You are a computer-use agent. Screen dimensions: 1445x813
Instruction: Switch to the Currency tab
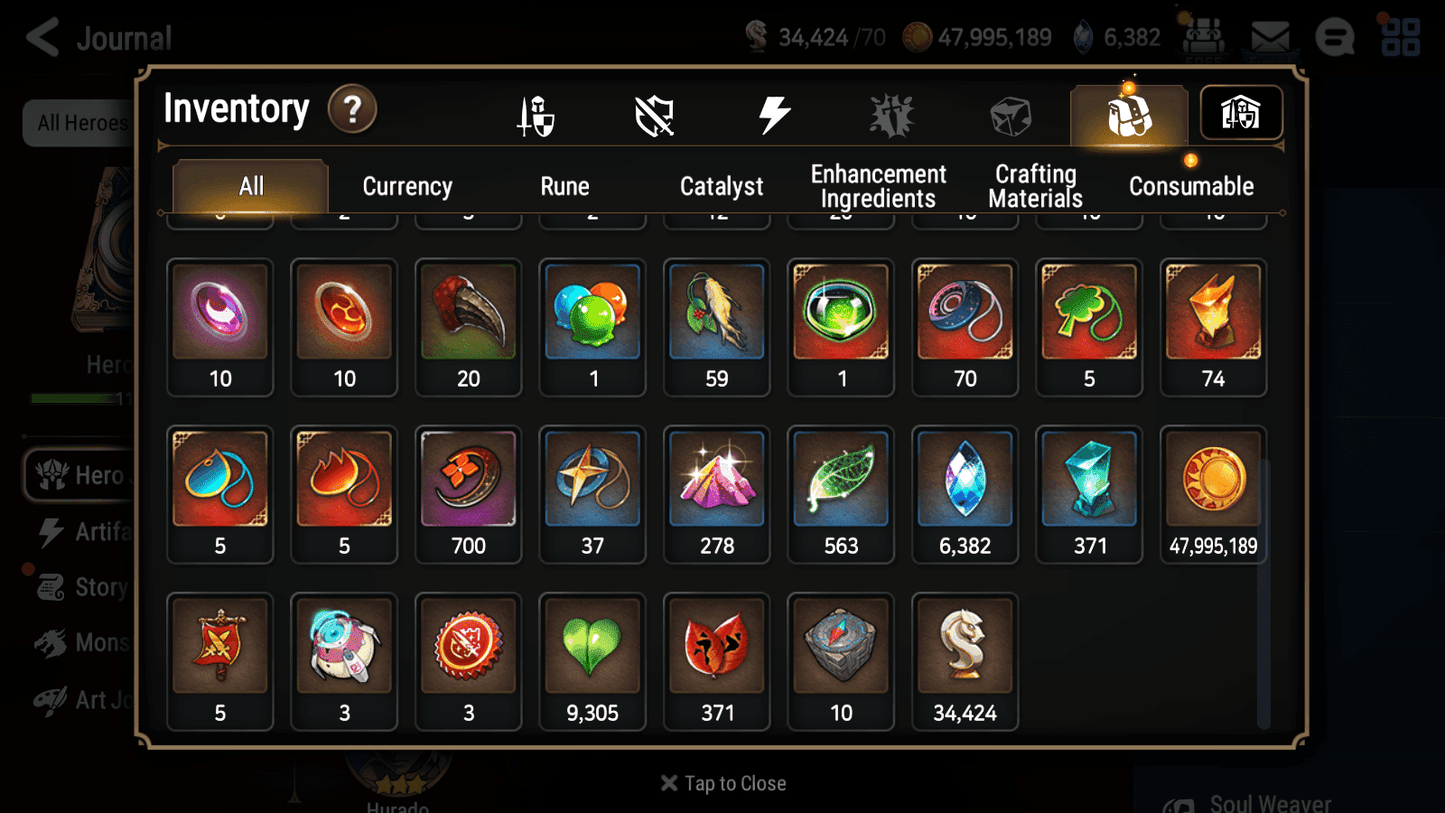(407, 186)
